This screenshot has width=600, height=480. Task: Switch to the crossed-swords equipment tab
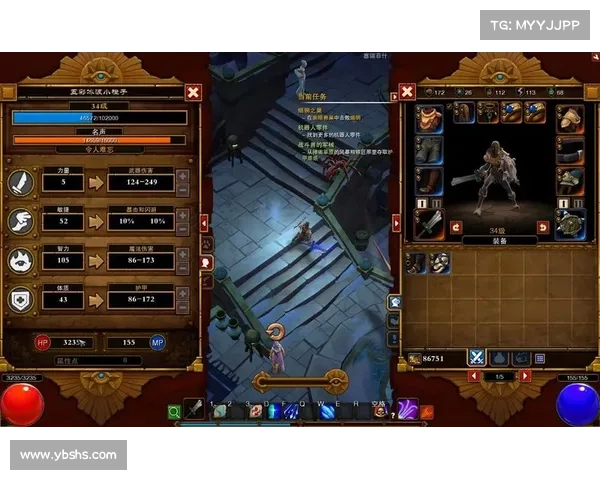pos(477,357)
